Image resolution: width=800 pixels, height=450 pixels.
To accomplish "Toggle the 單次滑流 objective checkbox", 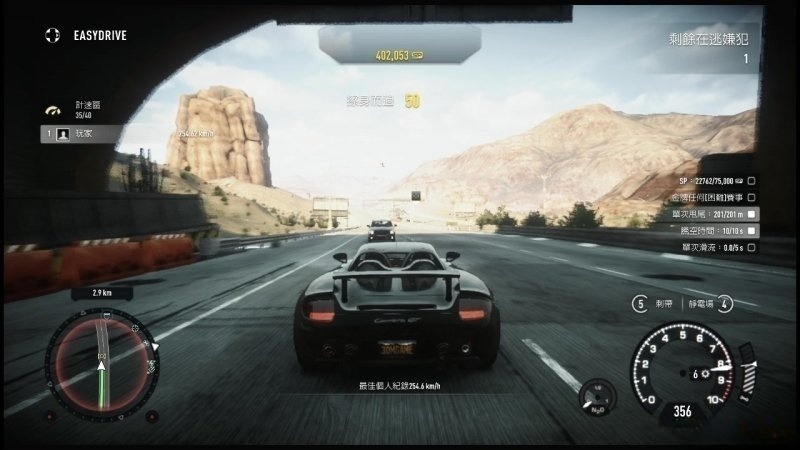I will 751,246.
